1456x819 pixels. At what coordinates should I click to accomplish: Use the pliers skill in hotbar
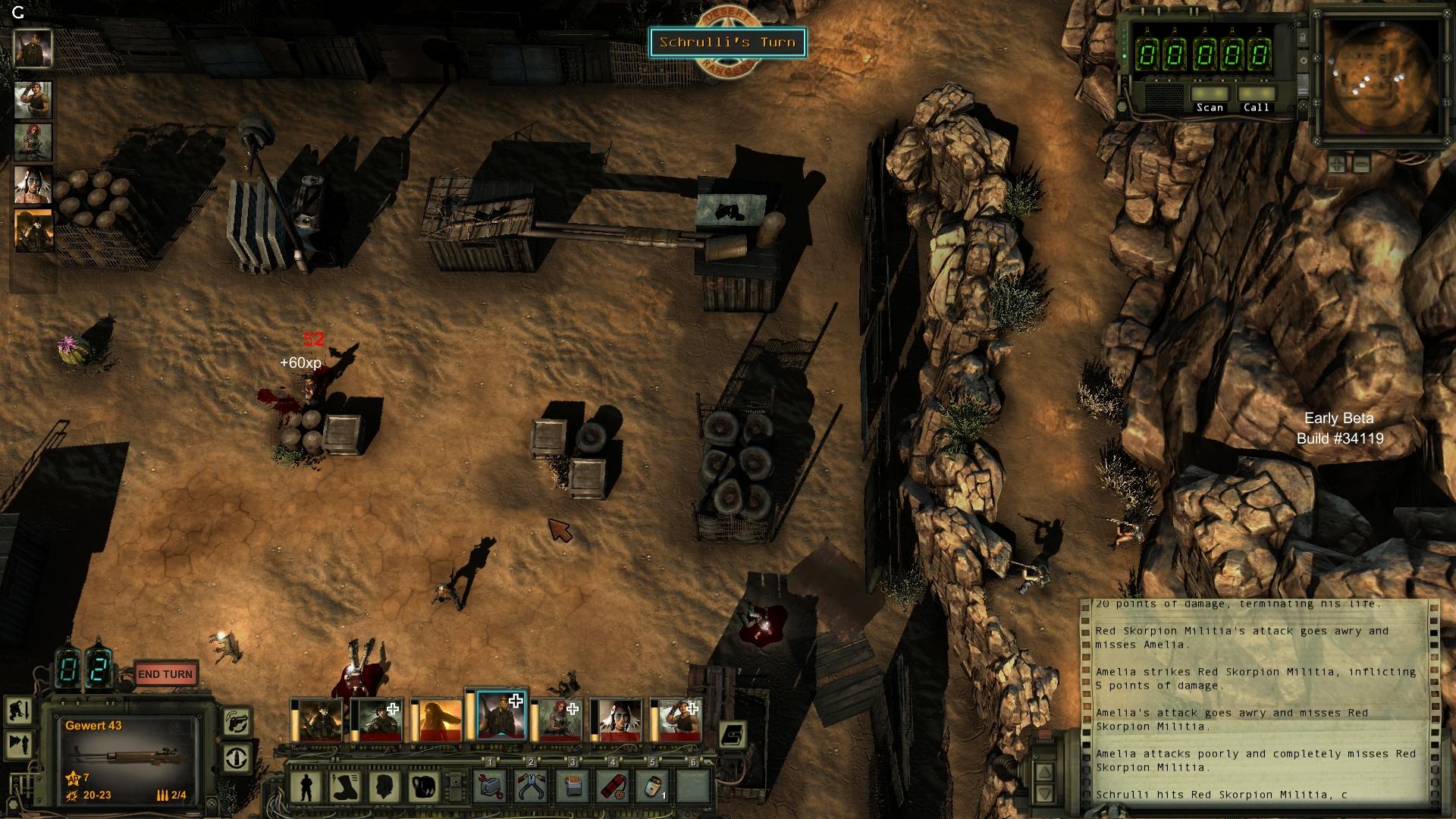tap(531, 787)
